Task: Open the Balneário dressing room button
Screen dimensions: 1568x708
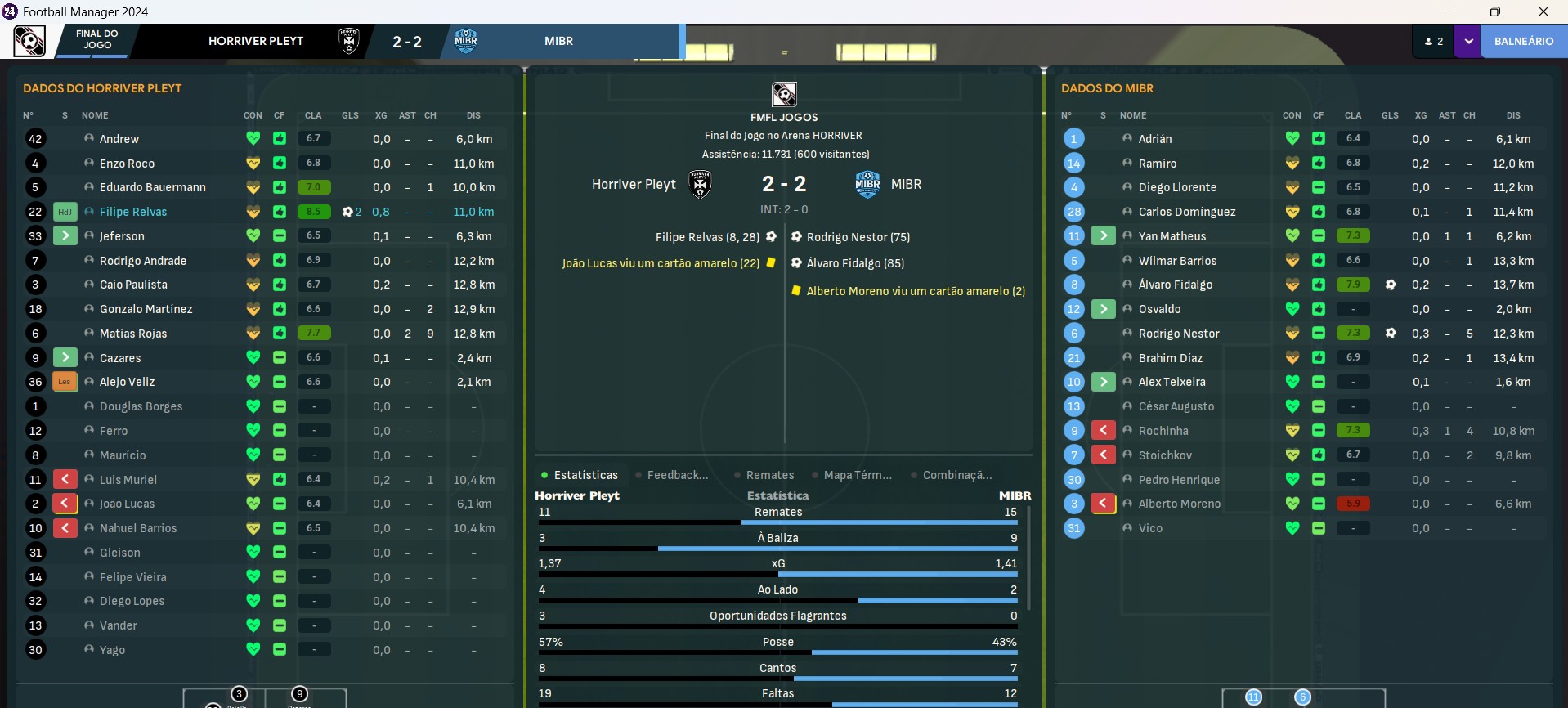Action: [1523, 41]
